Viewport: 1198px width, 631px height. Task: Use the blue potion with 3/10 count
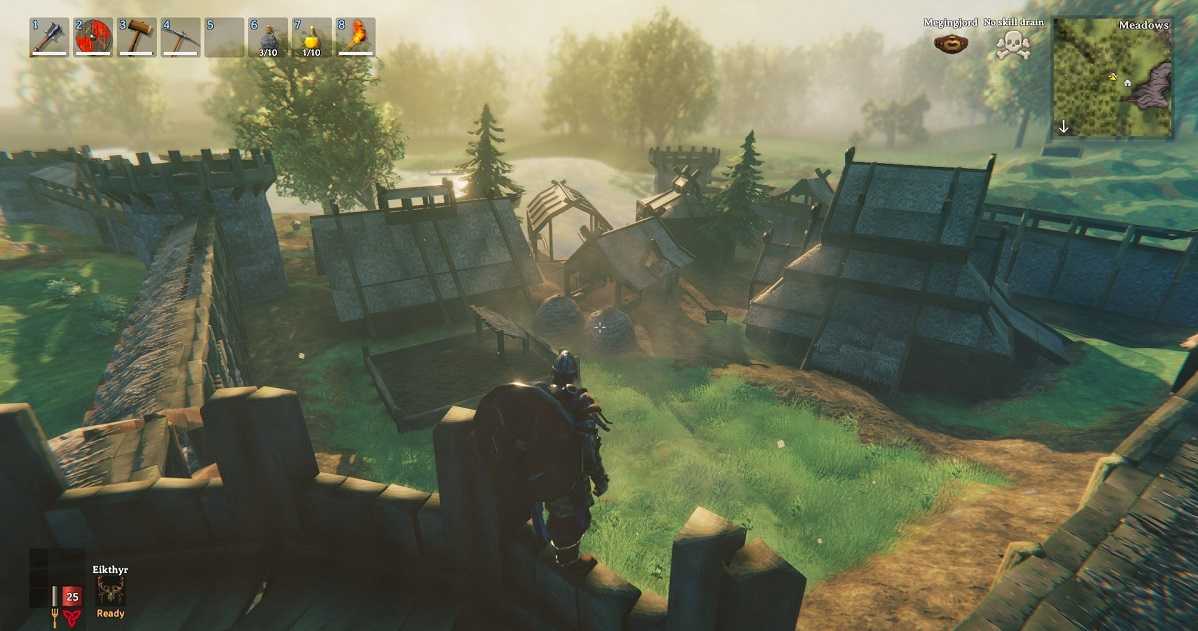(x=268, y=37)
